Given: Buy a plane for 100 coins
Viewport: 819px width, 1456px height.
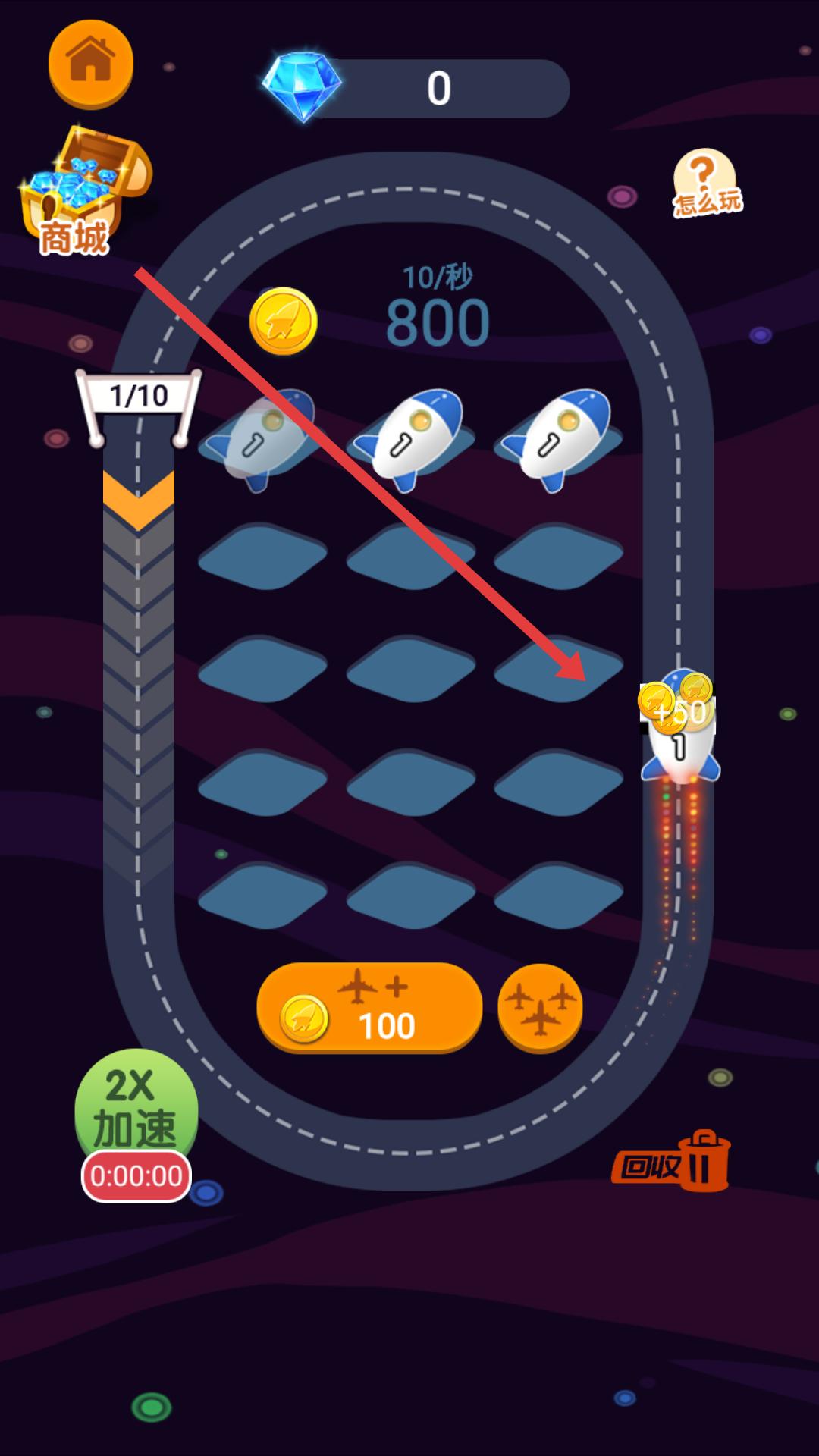Looking at the screenshot, I should [x=369, y=1007].
